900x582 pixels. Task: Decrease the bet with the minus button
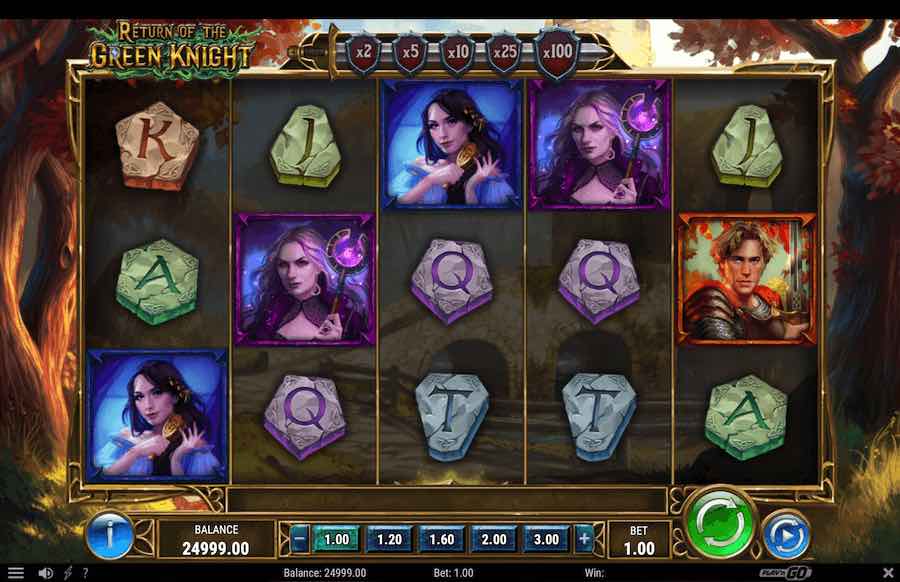tap(300, 539)
